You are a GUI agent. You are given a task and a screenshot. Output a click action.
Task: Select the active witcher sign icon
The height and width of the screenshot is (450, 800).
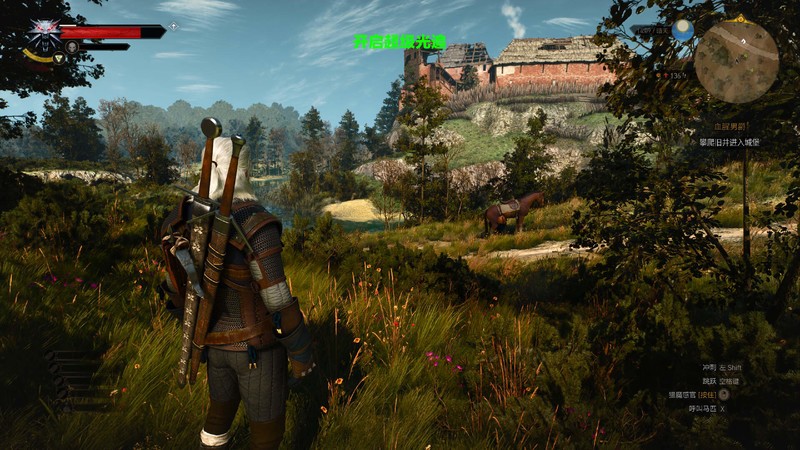(58, 59)
